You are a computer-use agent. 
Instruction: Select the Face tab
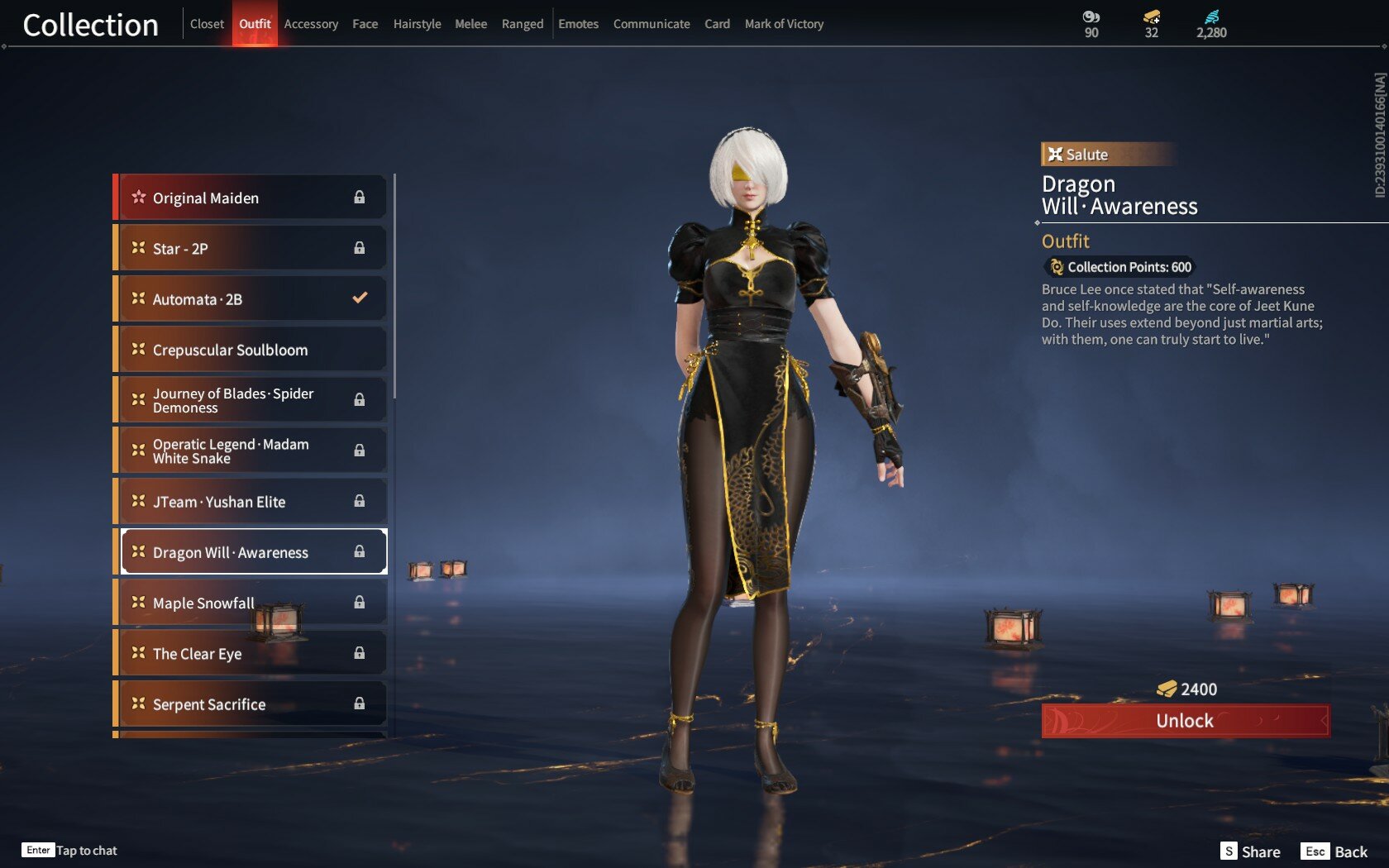(365, 24)
